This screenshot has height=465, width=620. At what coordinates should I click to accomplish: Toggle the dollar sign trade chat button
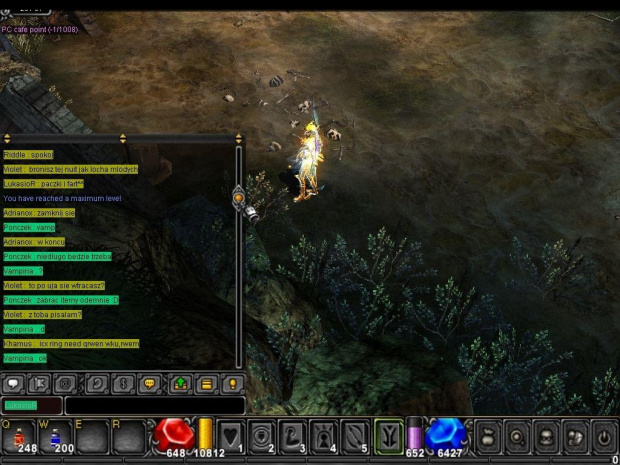[124, 383]
